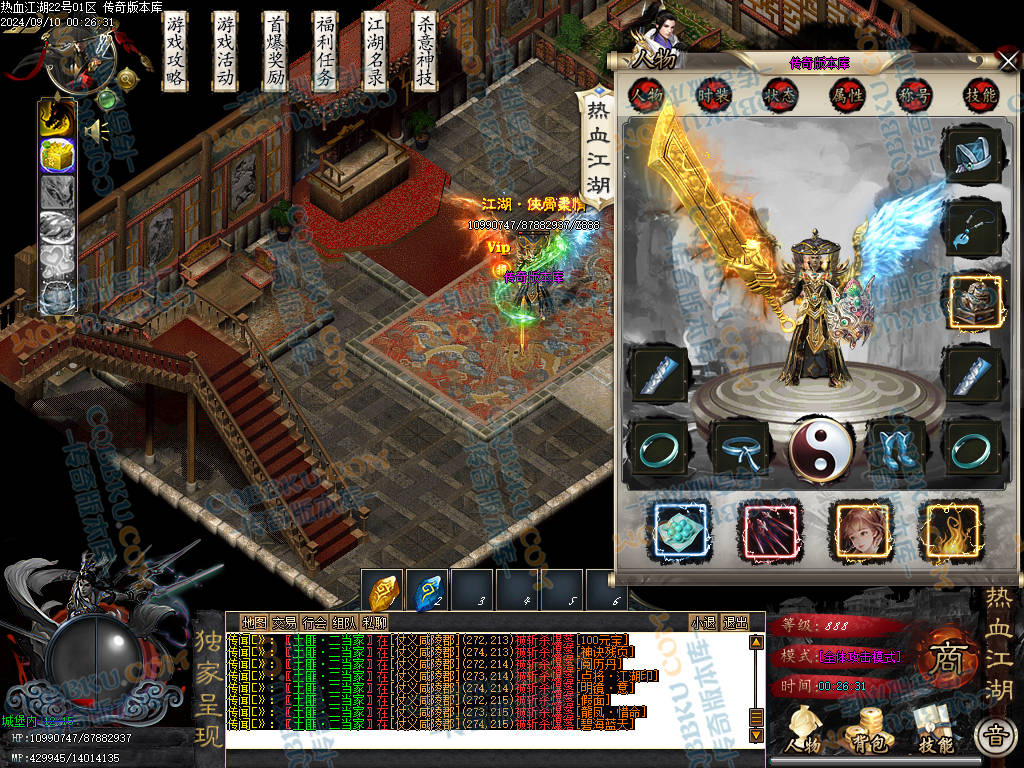Close the character panel

click(x=1007, y=61)
